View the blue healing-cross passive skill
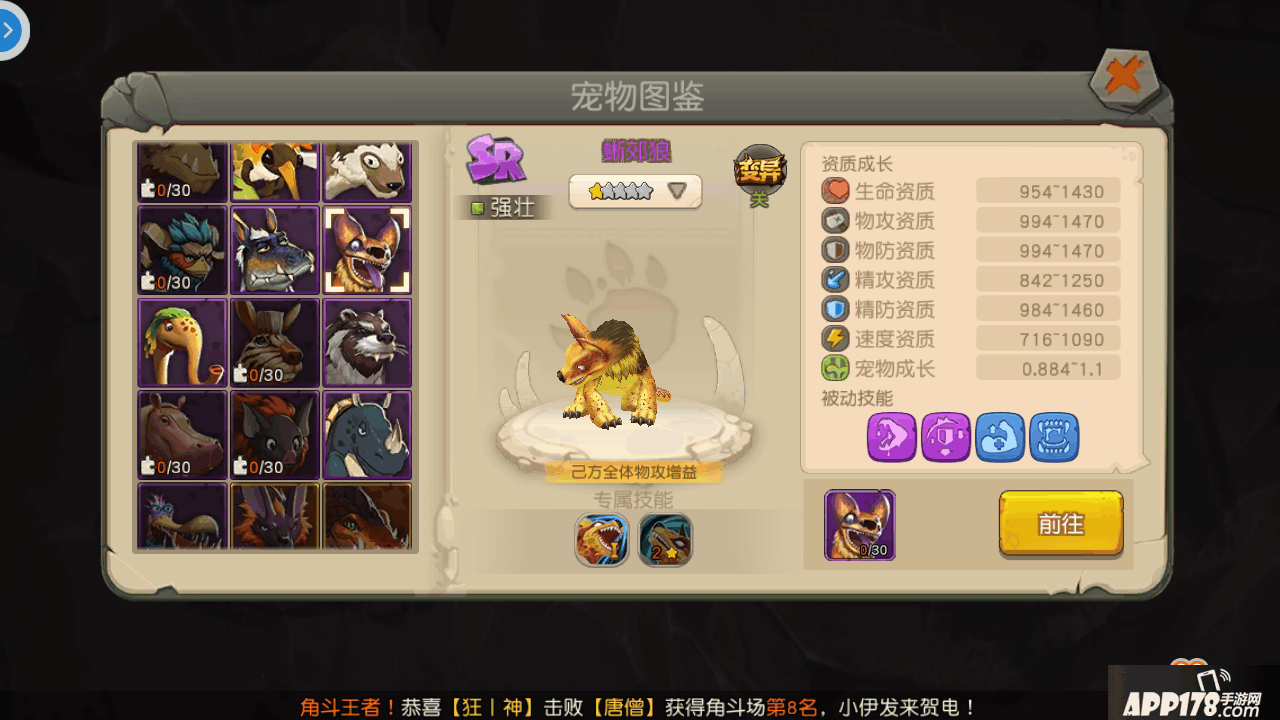1280x720 pixels. click(x=1000, y=437)
